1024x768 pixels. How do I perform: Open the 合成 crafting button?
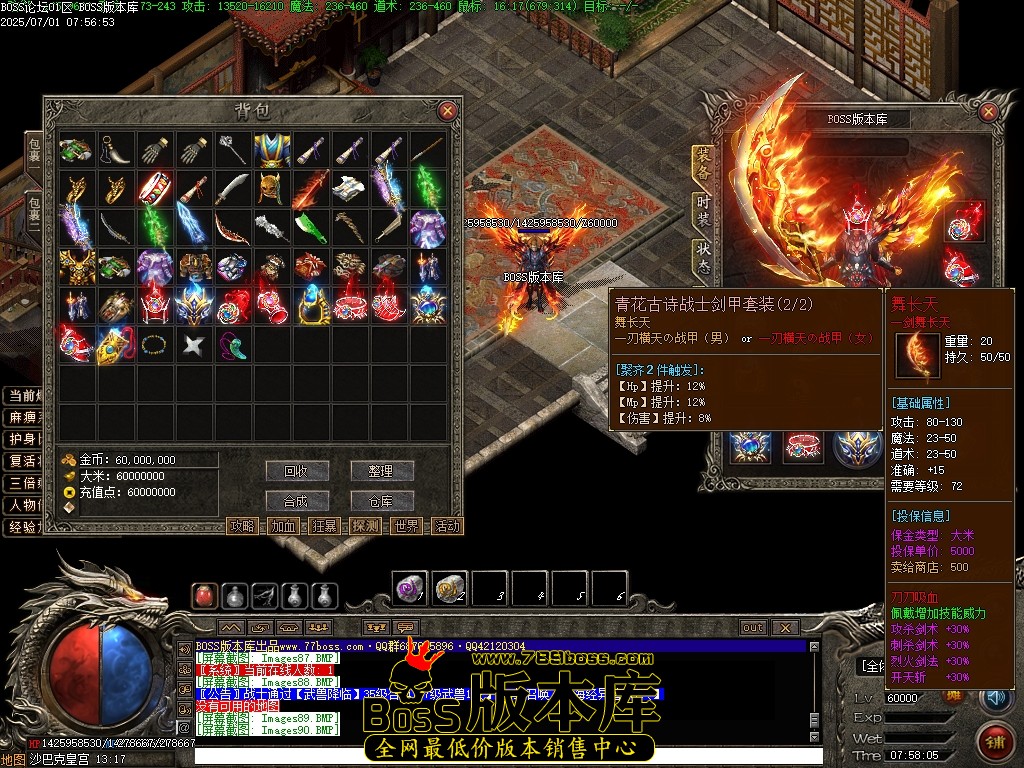click(297, 501)
